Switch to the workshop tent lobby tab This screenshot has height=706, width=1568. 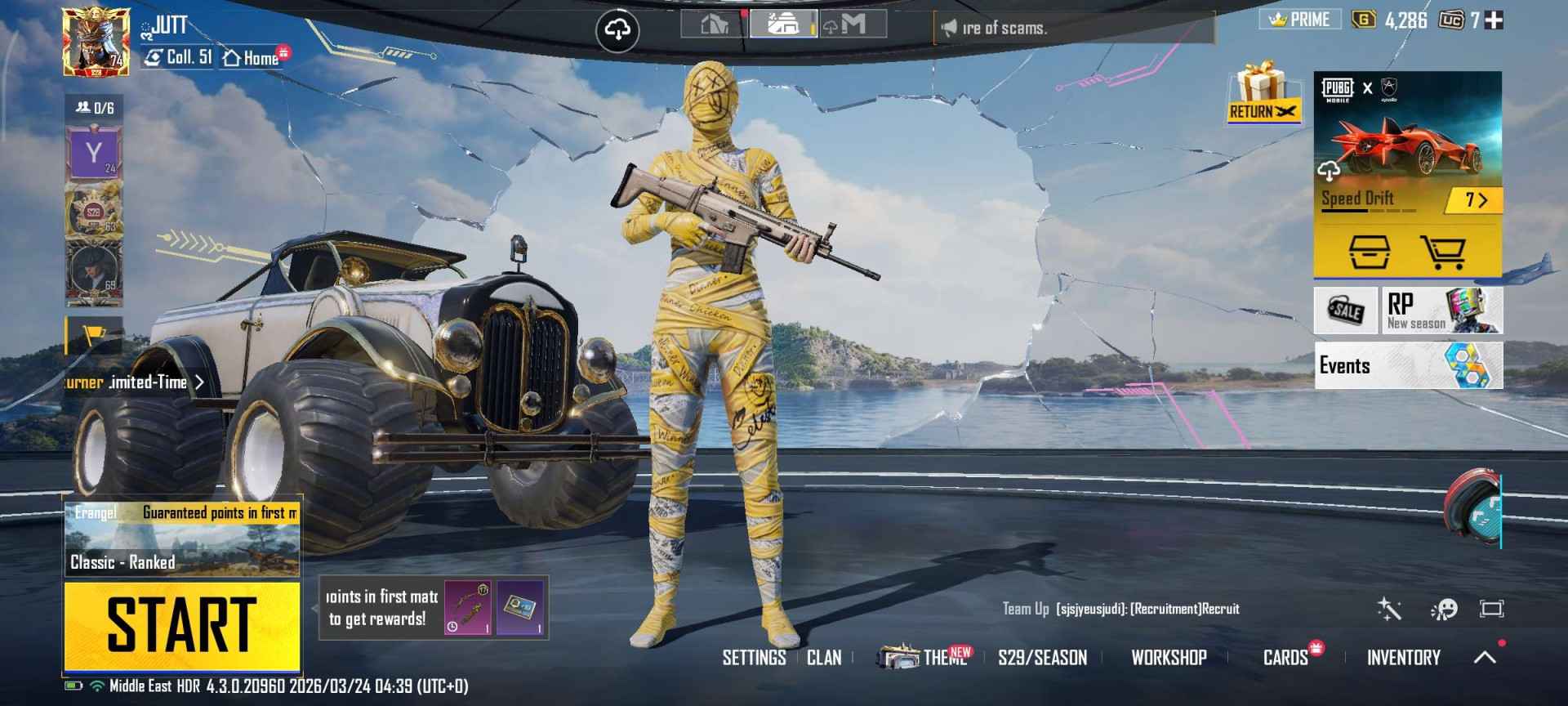click(x=783, y=25)
